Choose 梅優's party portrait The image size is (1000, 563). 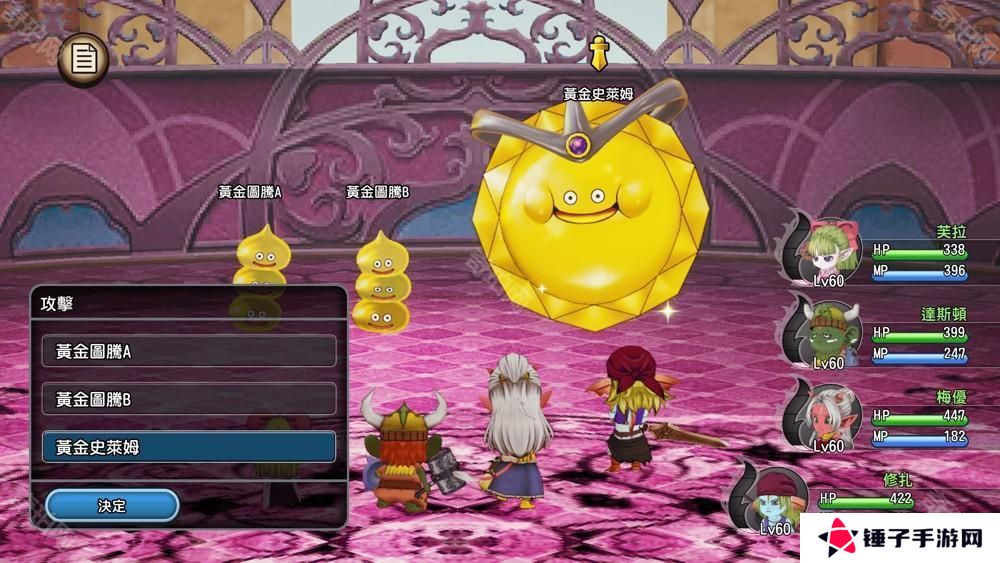click(828, 414)
